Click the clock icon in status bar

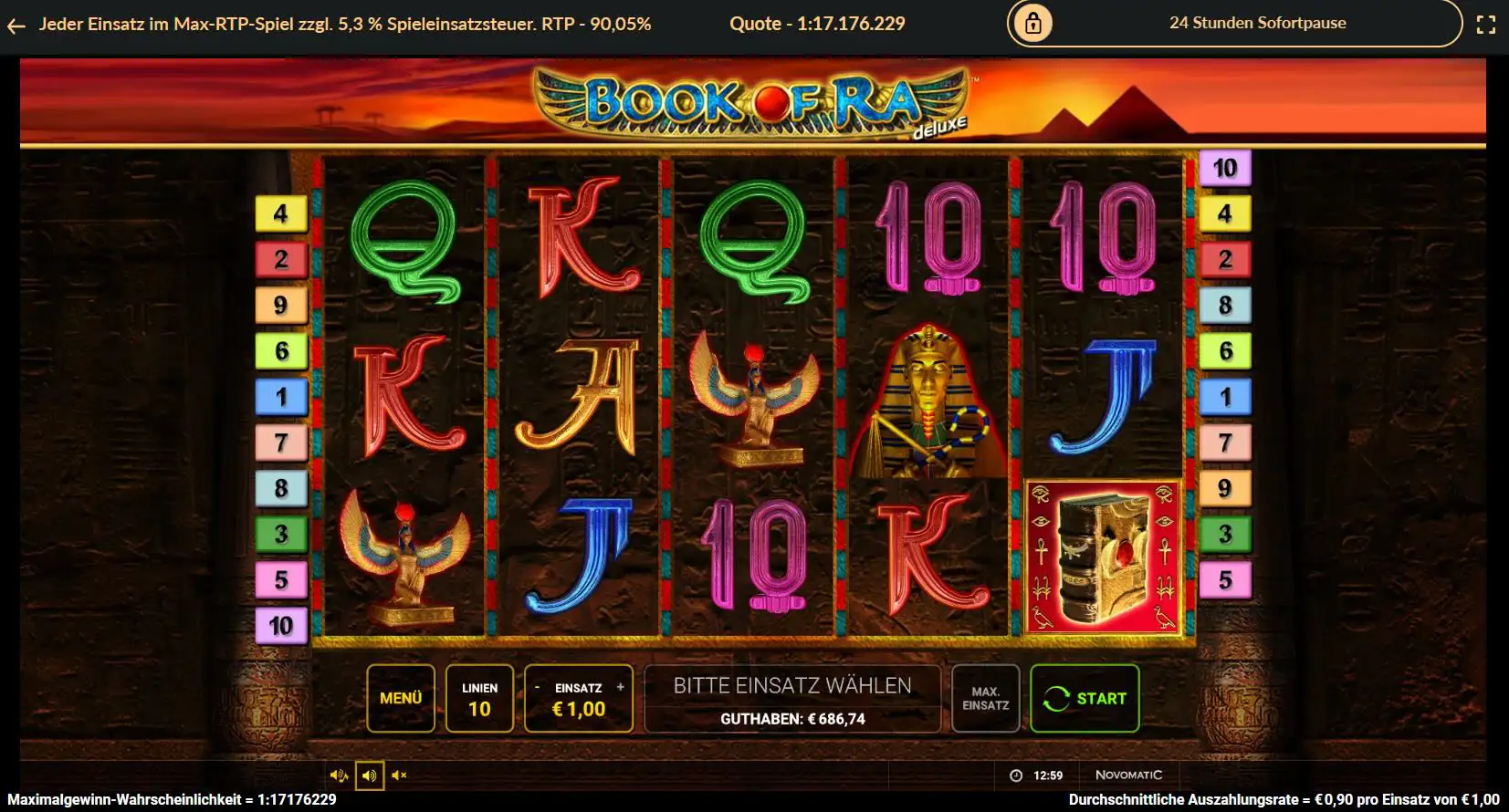click(1016, 774)
